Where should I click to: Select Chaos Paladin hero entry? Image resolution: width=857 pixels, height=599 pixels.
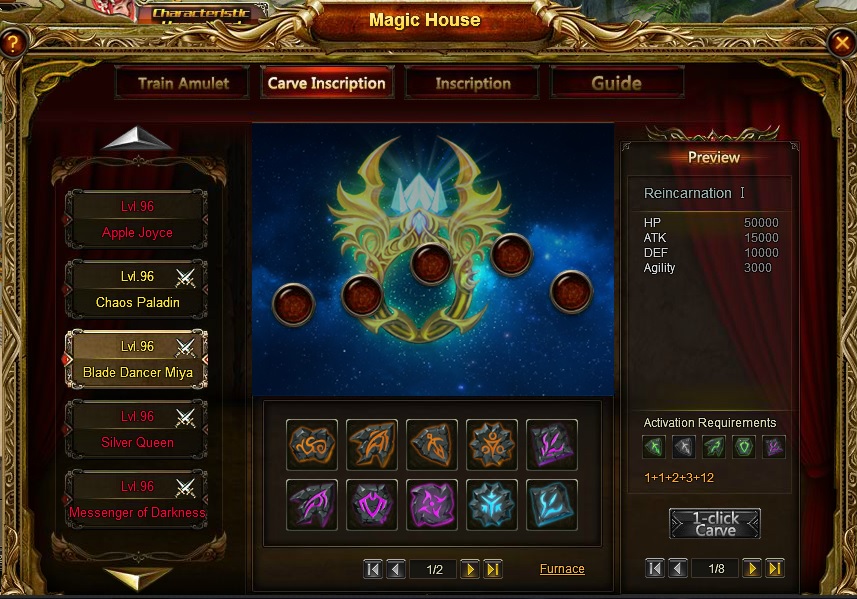137,290
